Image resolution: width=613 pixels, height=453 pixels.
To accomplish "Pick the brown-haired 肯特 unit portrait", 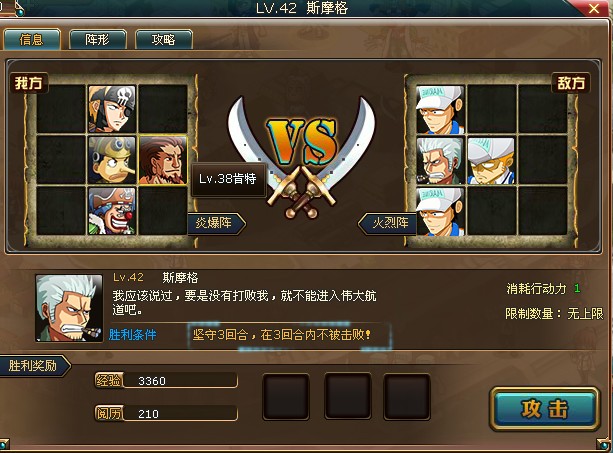I will (163, 160).
